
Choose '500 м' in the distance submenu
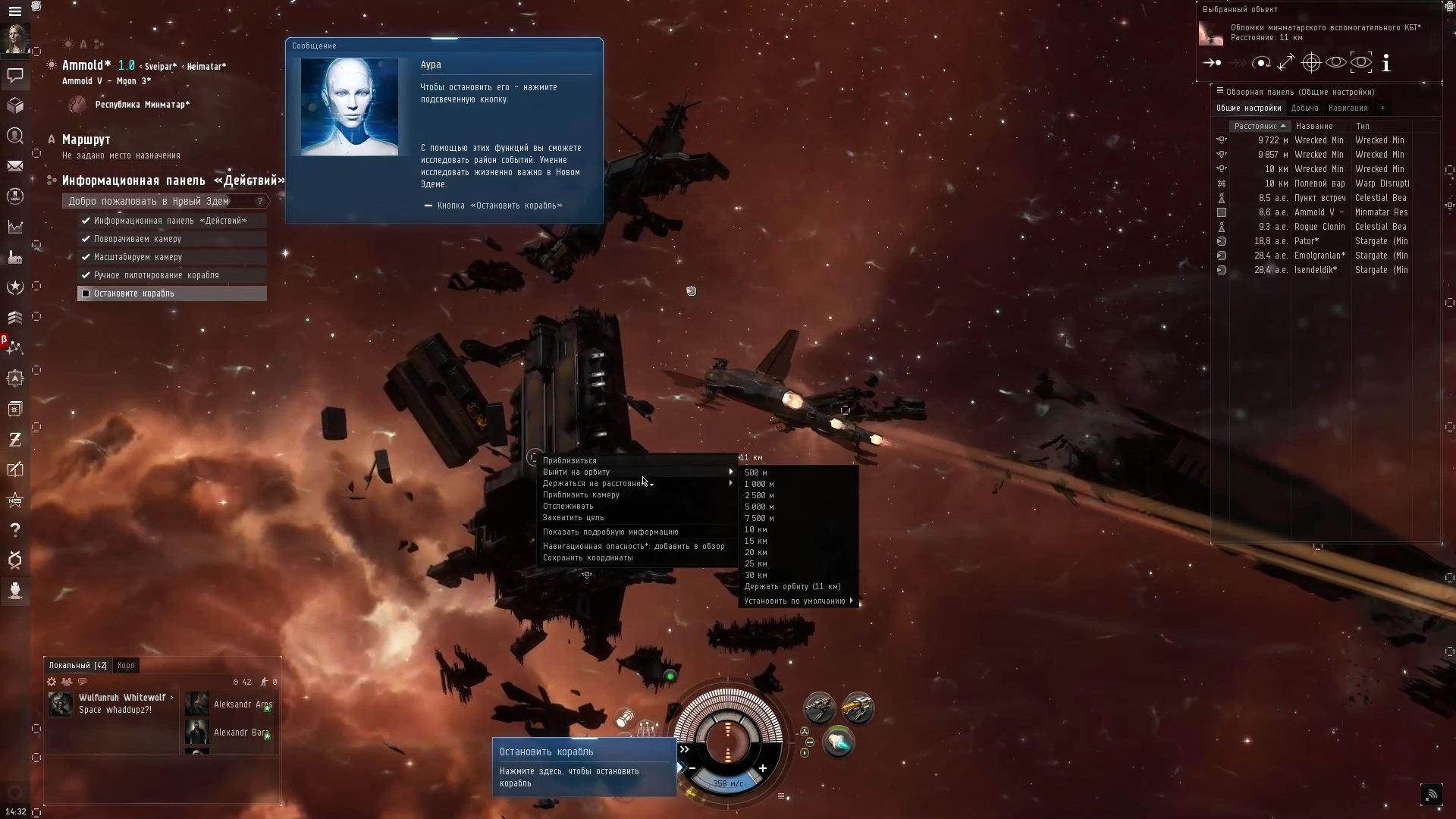(x=755, y=472)
